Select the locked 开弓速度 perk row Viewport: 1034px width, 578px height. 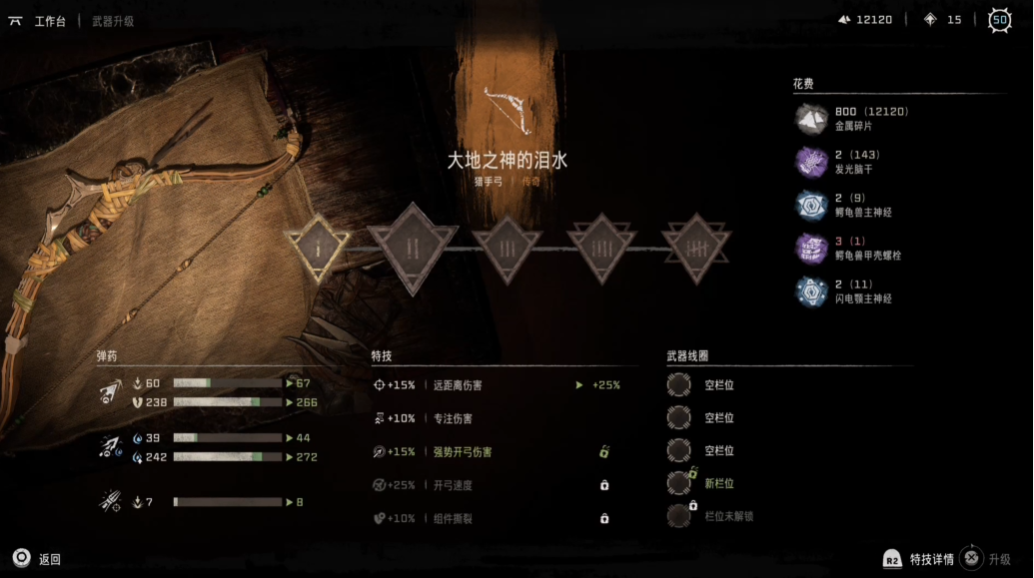pos(500,485)
